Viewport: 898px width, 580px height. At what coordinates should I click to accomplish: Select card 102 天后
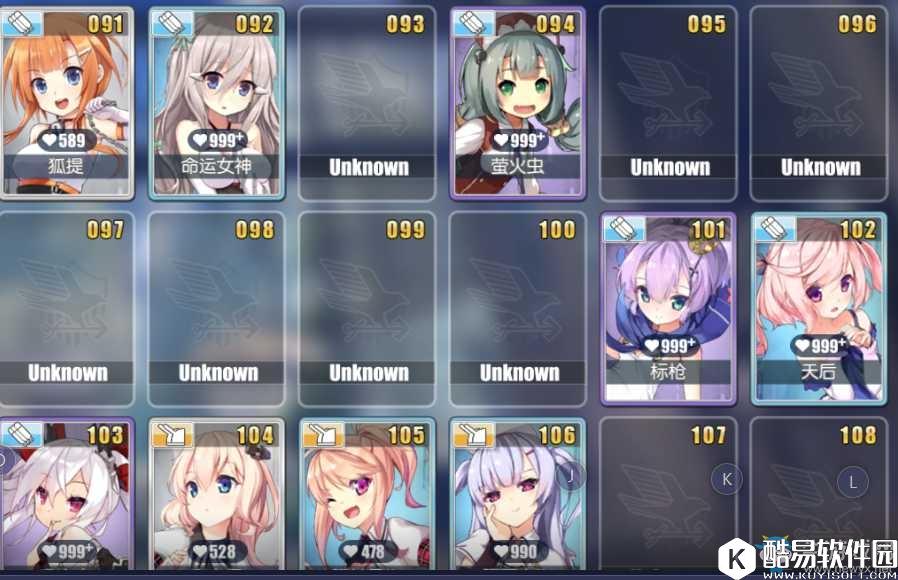click(819, 305)
